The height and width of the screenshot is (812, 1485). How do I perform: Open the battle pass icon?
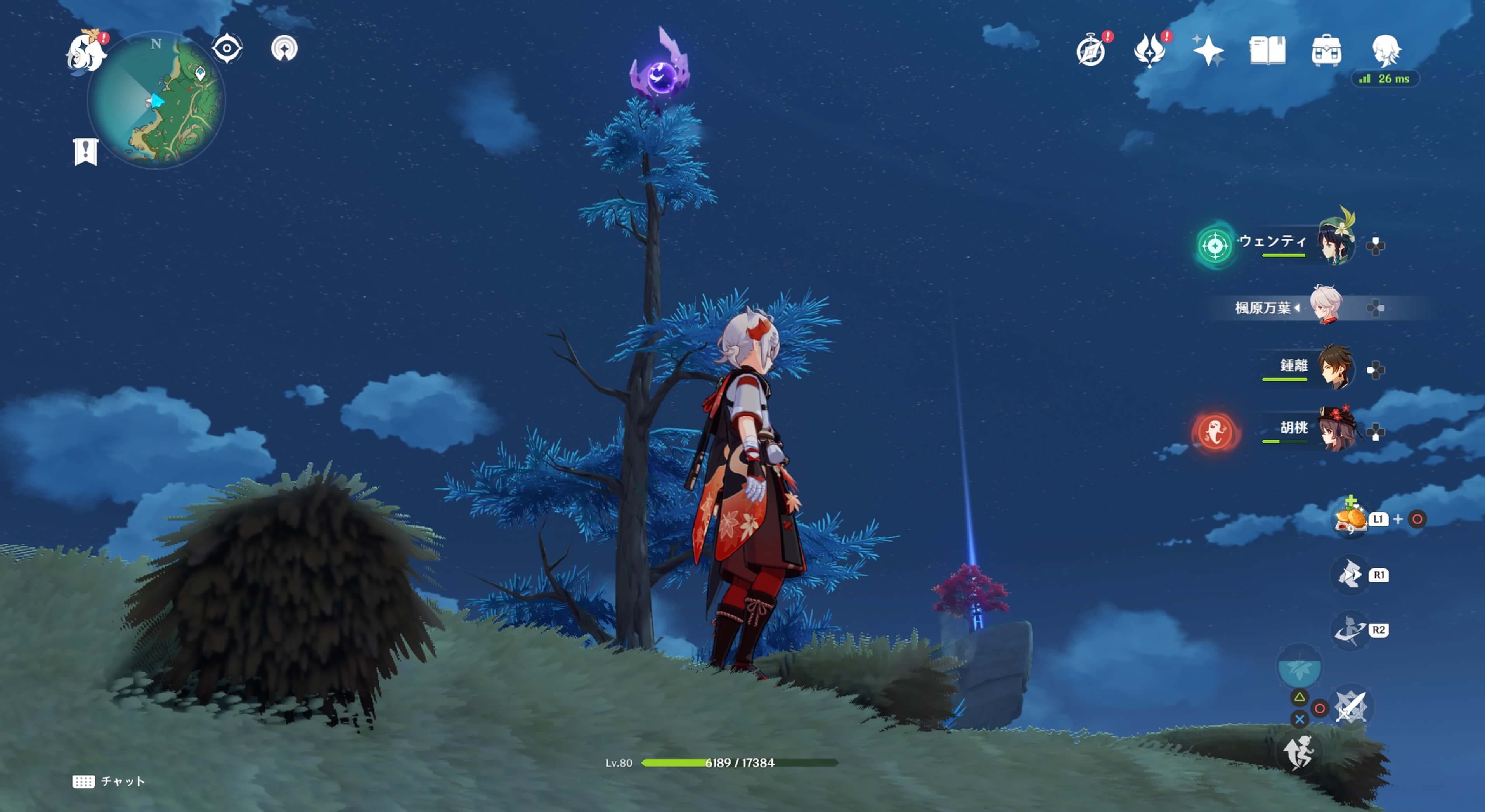(1149, 51)
